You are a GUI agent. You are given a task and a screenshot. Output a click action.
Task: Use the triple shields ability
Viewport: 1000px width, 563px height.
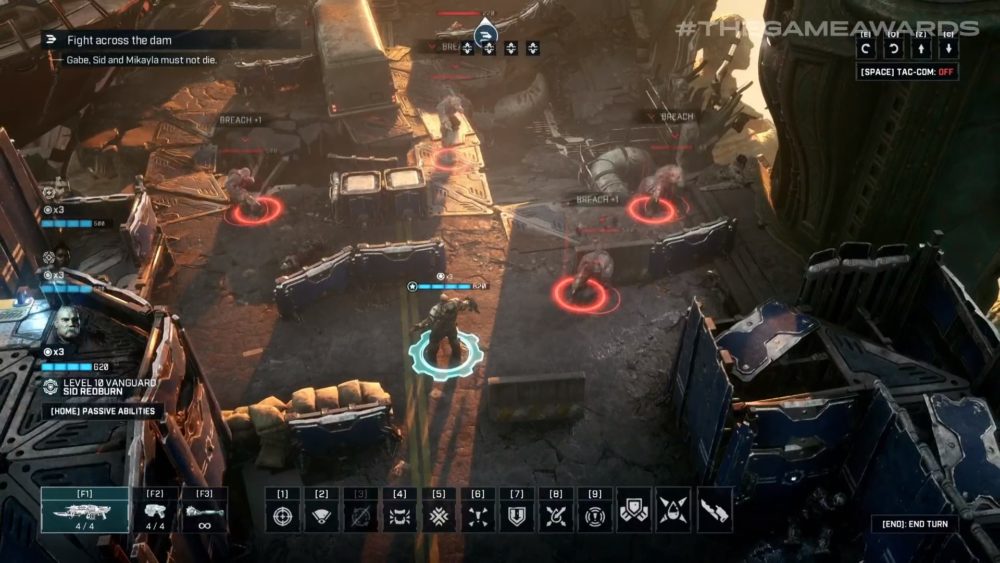point(634,510)
